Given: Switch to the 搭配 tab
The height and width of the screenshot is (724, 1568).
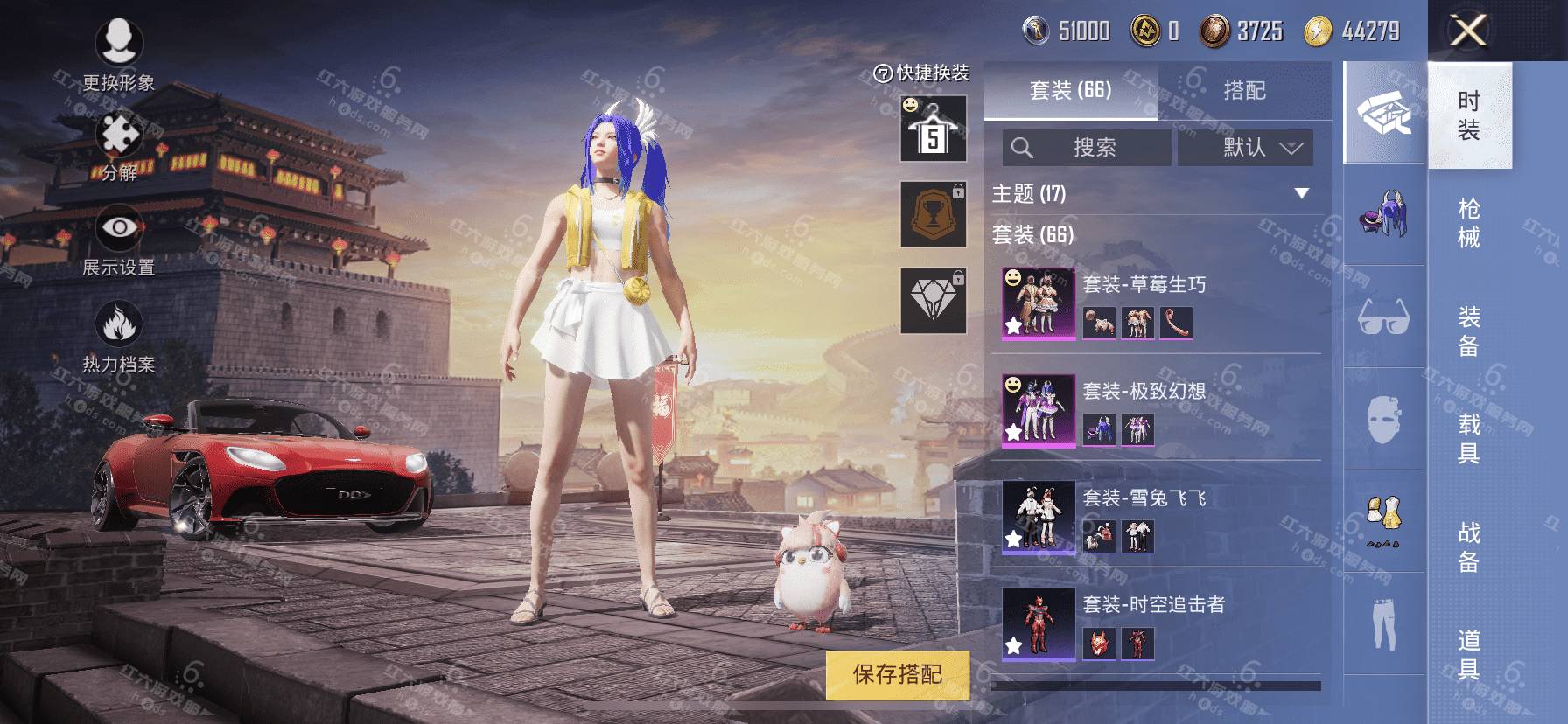Looking at the screenshot, I should coord(1244,90).
